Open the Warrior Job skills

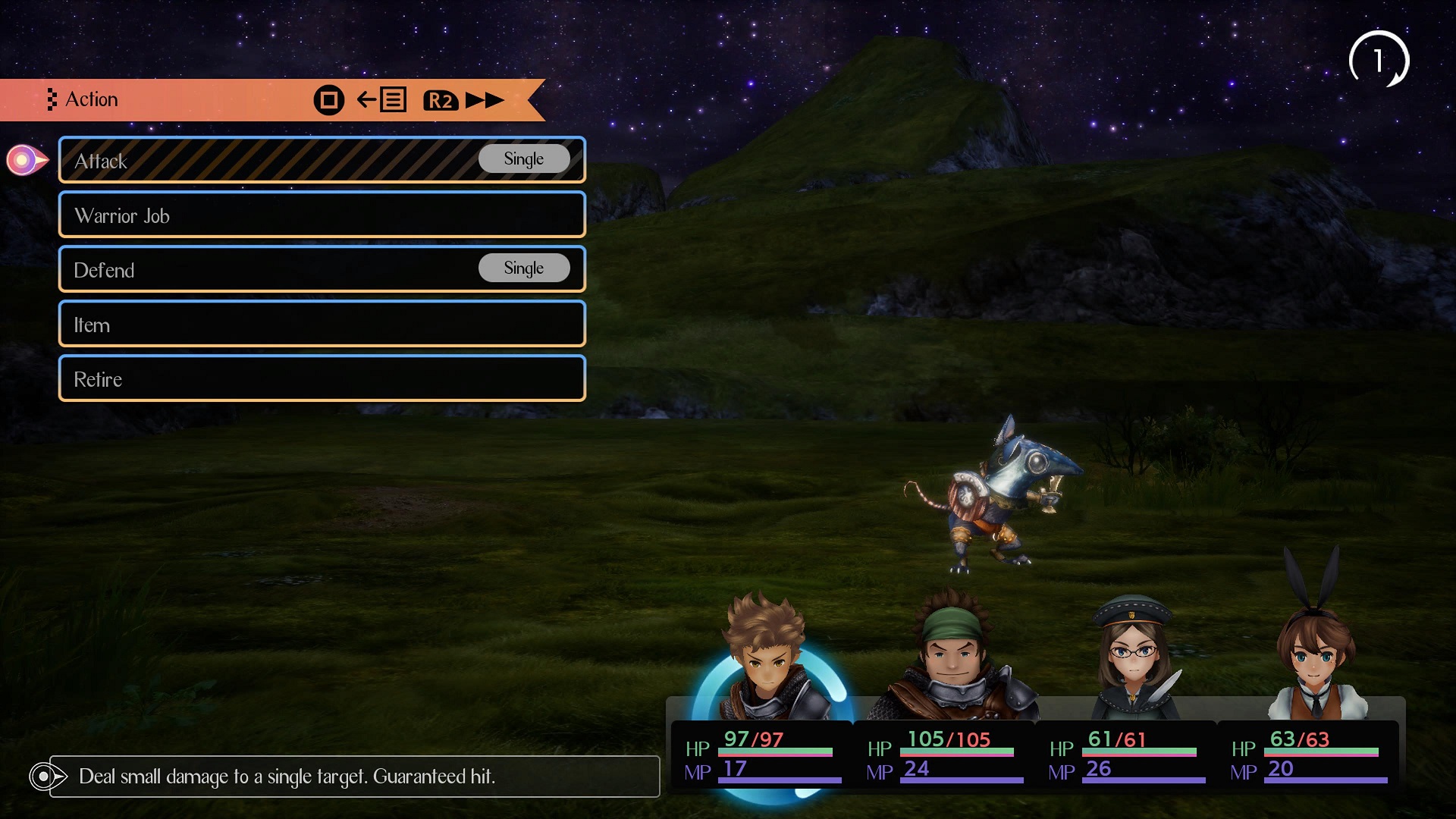(322, 215)
